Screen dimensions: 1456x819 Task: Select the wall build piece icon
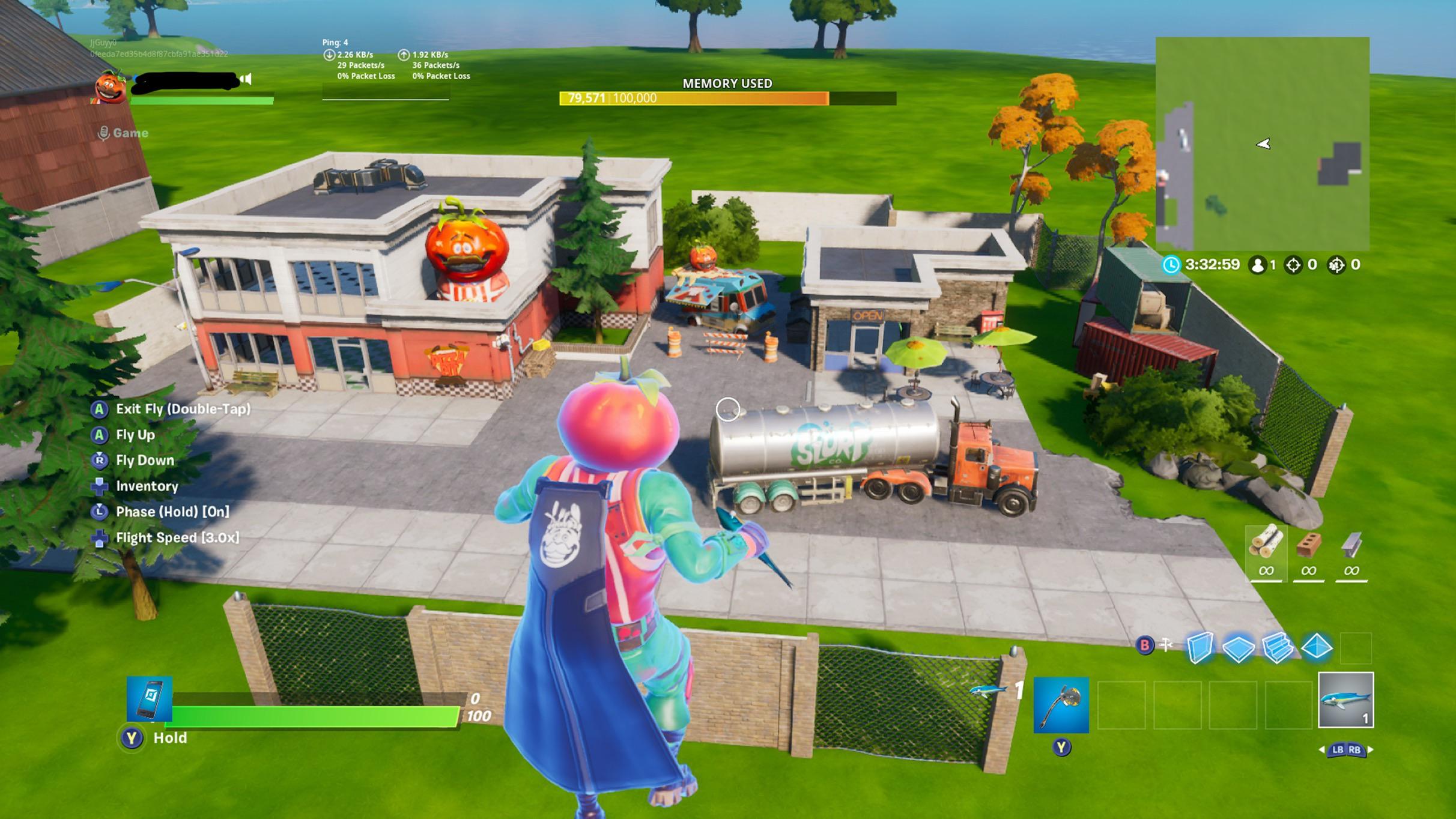click(1200, 647)
